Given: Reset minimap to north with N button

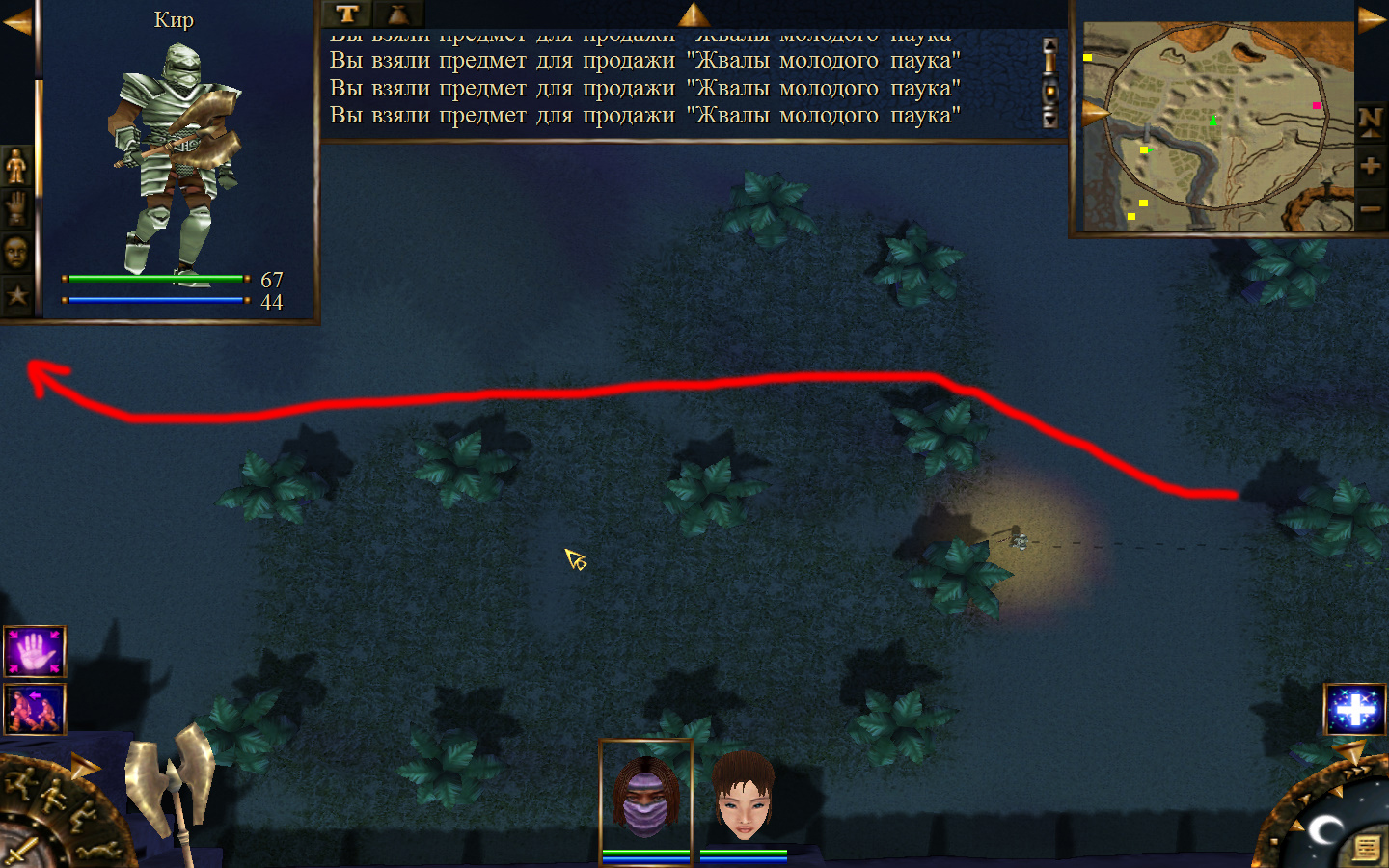Looking at the screenshot, I should click(x=1371, y=122).
